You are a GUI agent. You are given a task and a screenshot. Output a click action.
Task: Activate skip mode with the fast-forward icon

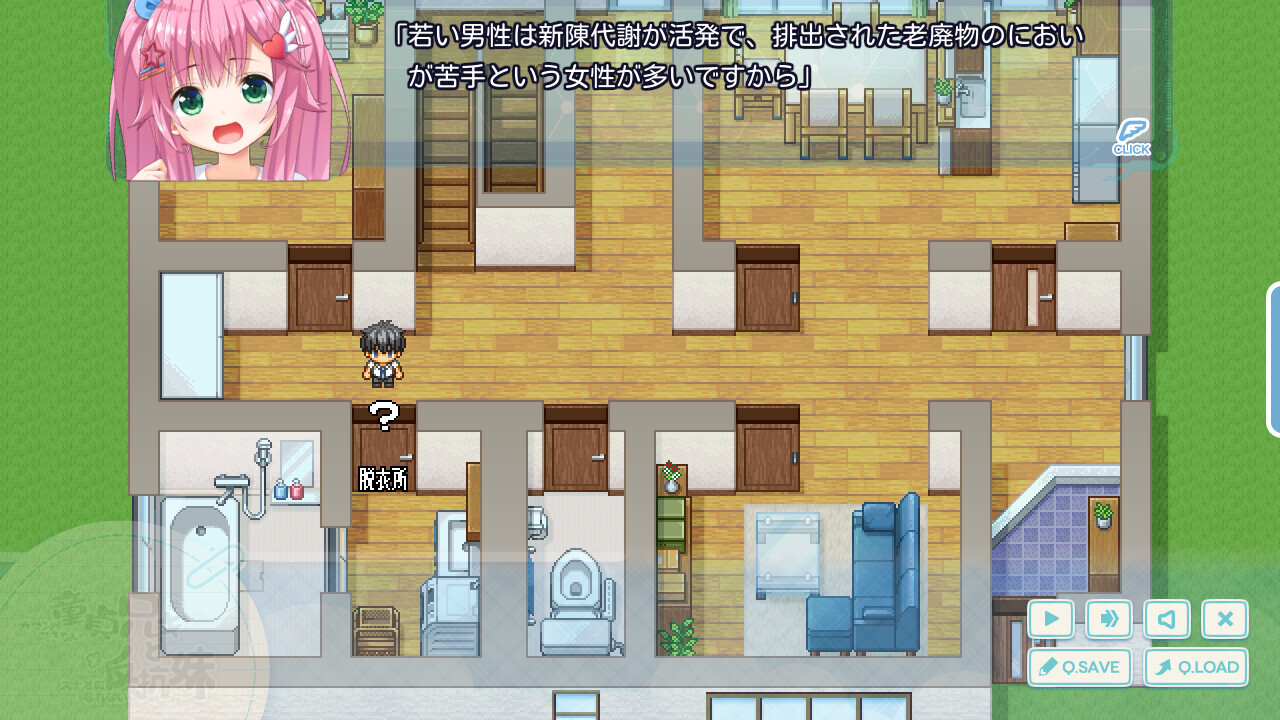click(x=1108, y=619)
